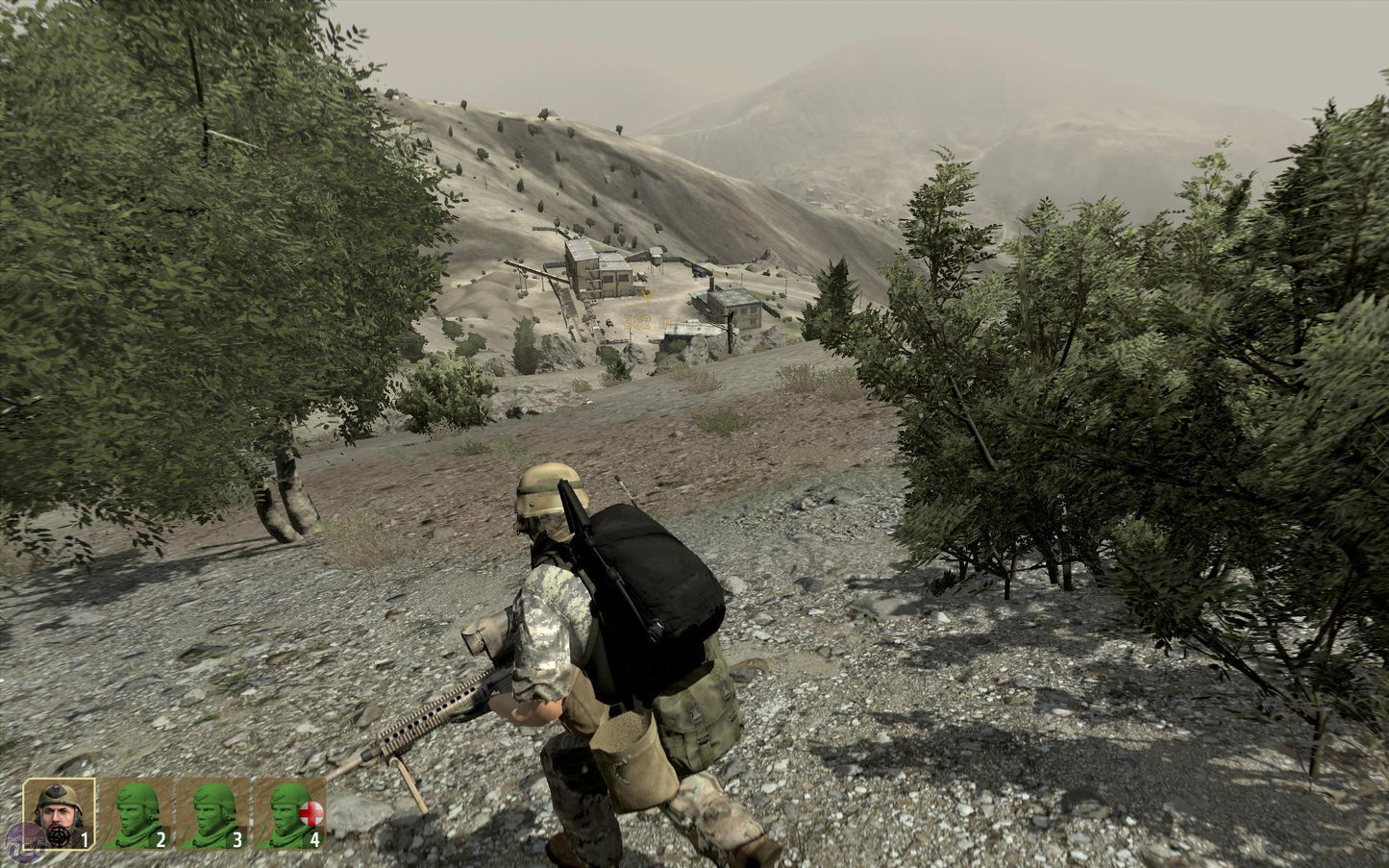Click the number 4 on the medic slot
Screen dimensions: 1389x868
click(x=314, y=839)
